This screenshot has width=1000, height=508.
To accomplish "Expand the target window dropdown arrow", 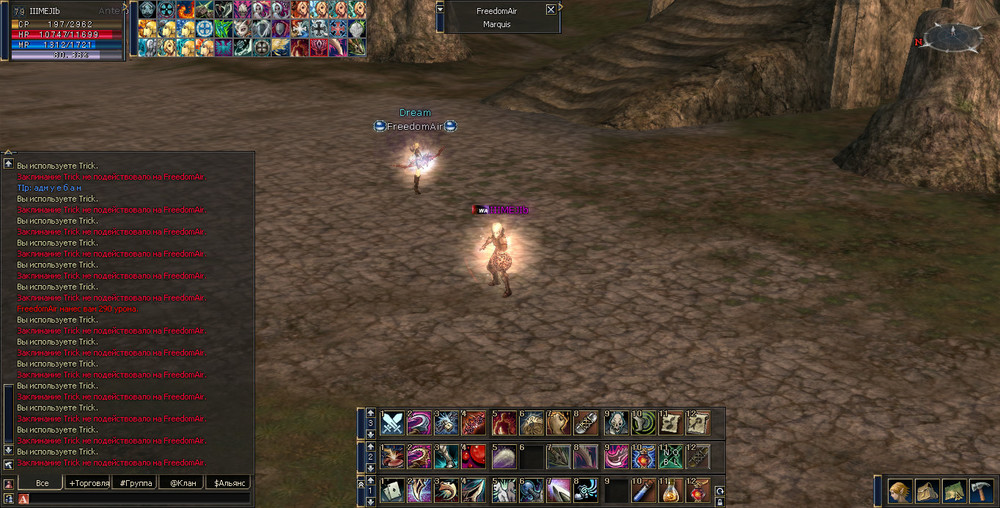I will (441, 9).
